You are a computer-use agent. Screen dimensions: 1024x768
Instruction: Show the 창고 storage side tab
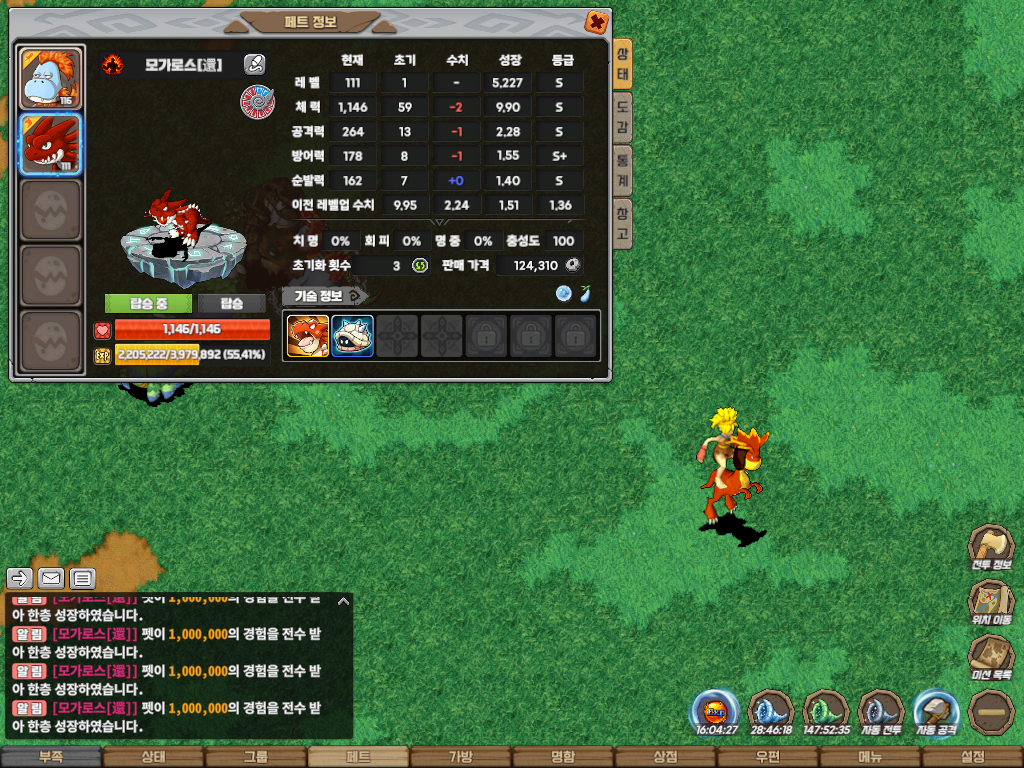coord(622,223)
